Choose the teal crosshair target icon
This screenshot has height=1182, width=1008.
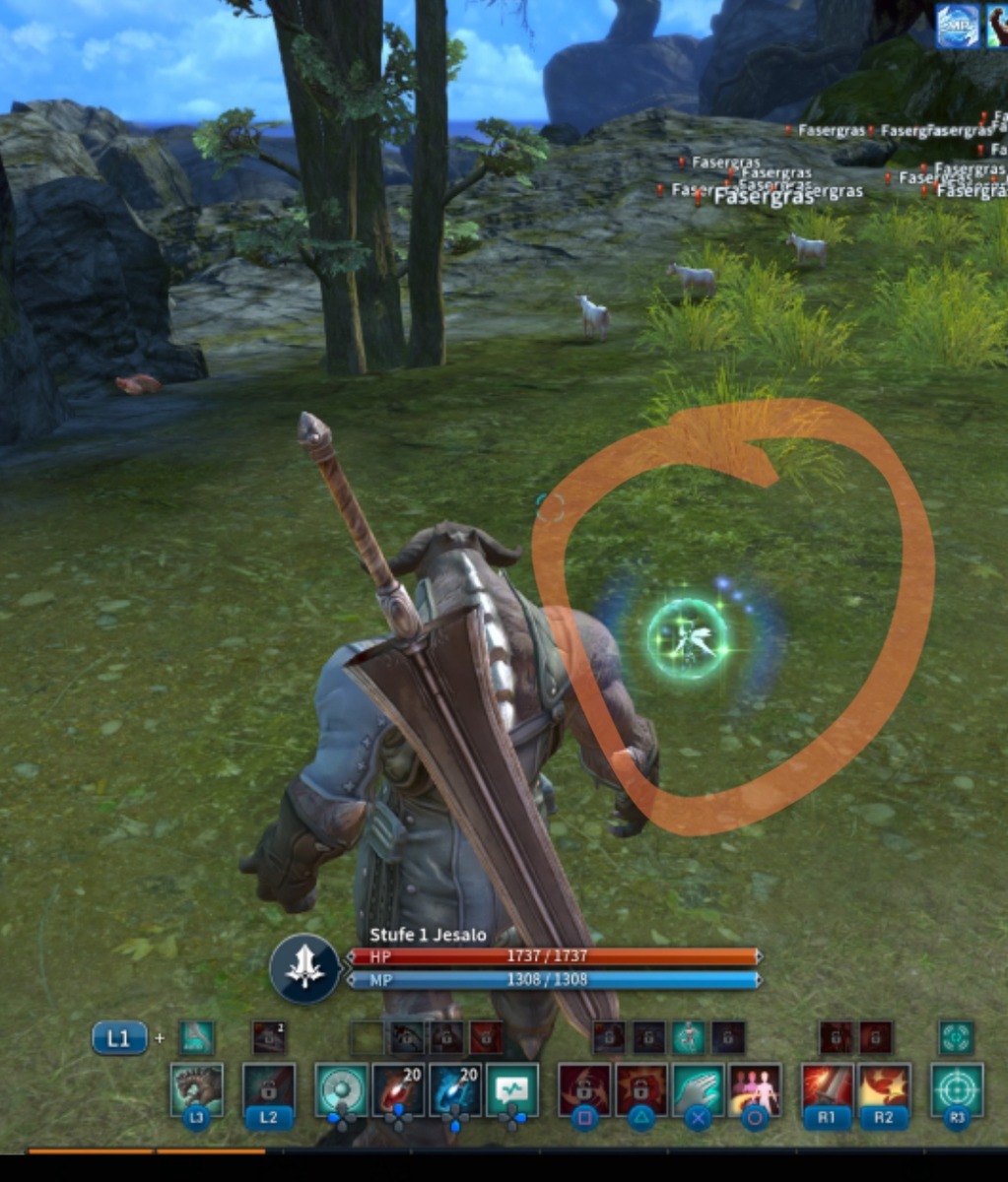click(957, 1087)
